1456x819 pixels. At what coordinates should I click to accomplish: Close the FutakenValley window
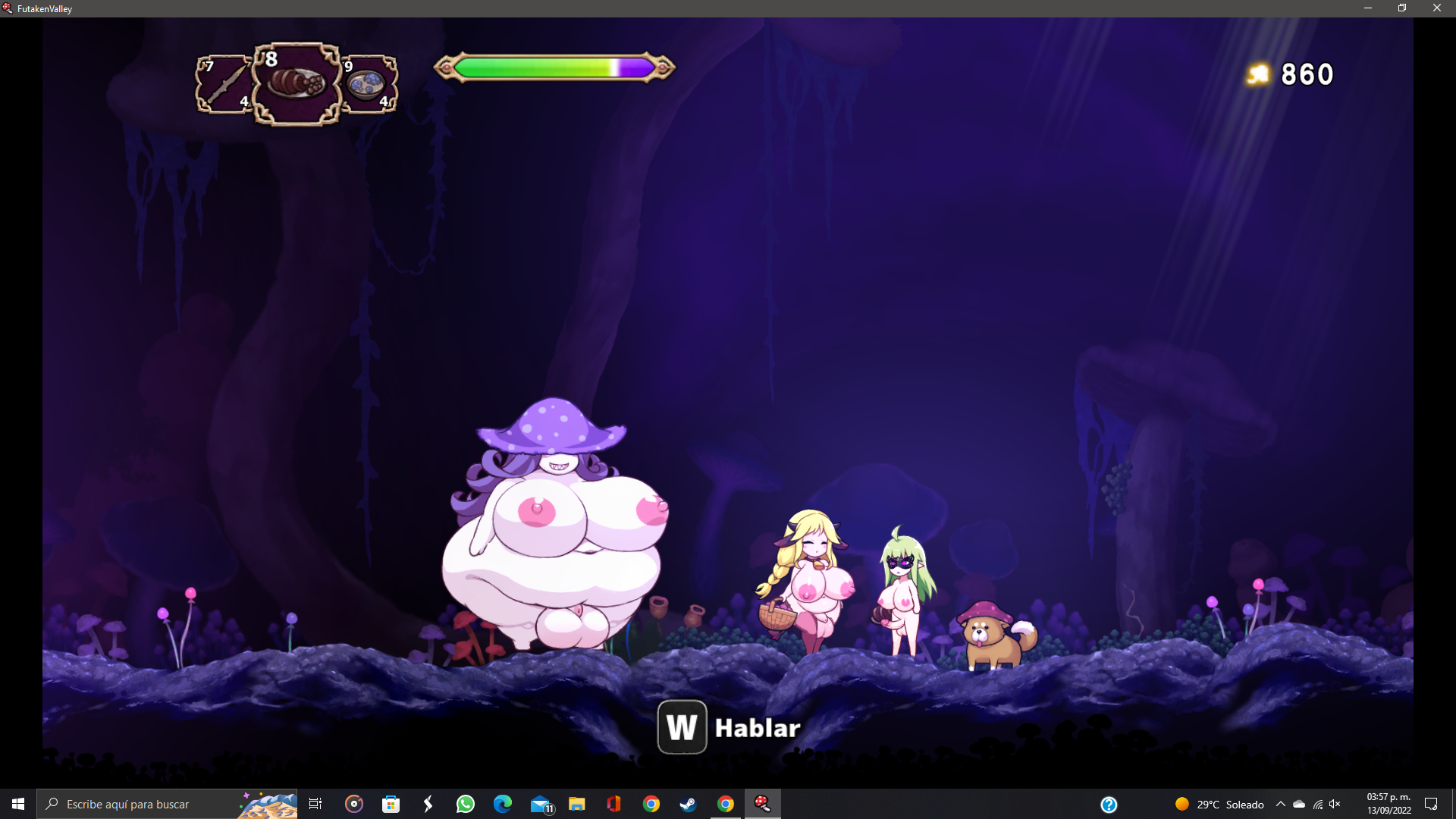[x=1436, y=8]
